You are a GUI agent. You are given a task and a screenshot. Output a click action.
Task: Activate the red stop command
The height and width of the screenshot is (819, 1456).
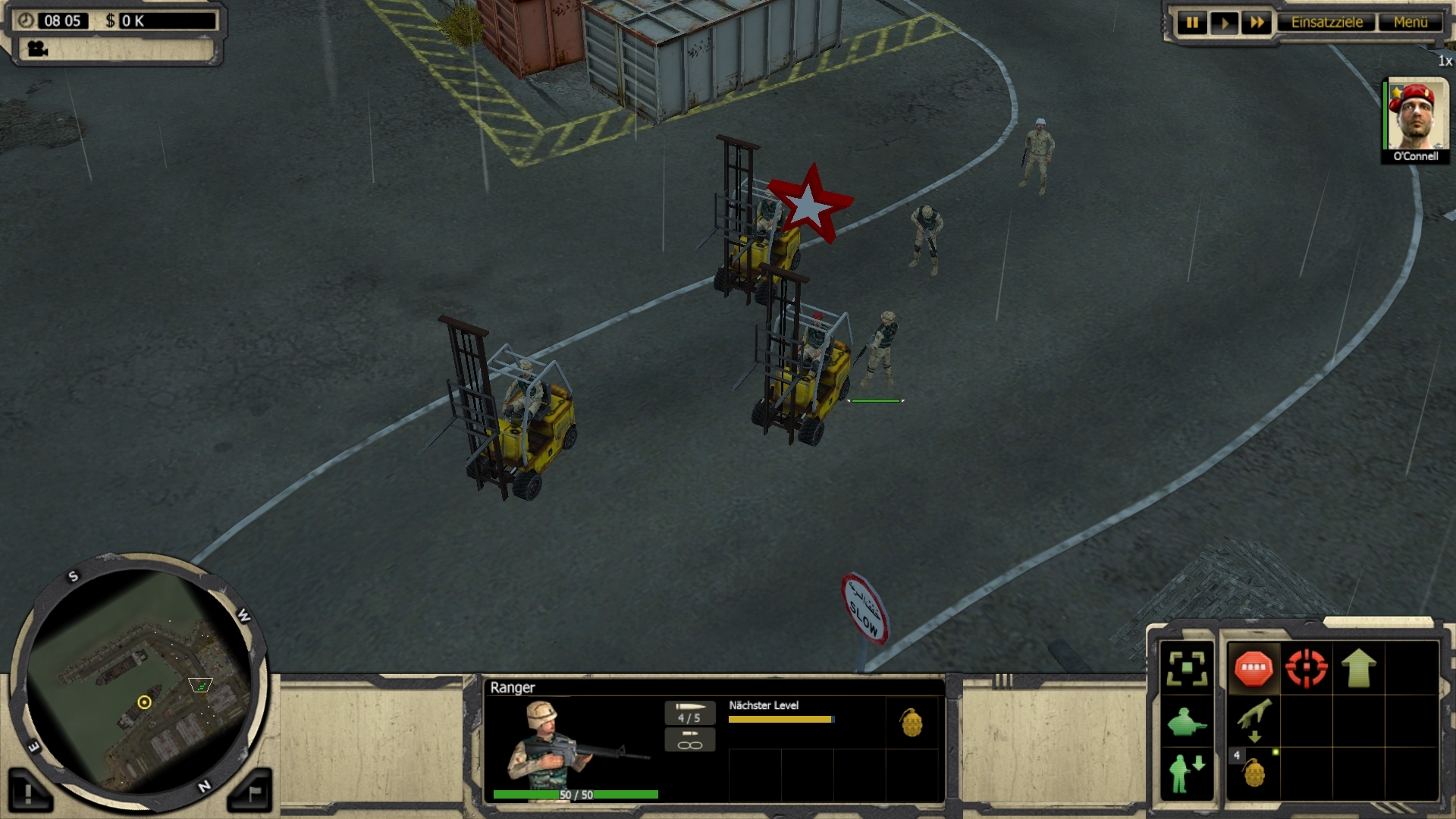(x=1254, y=668)
